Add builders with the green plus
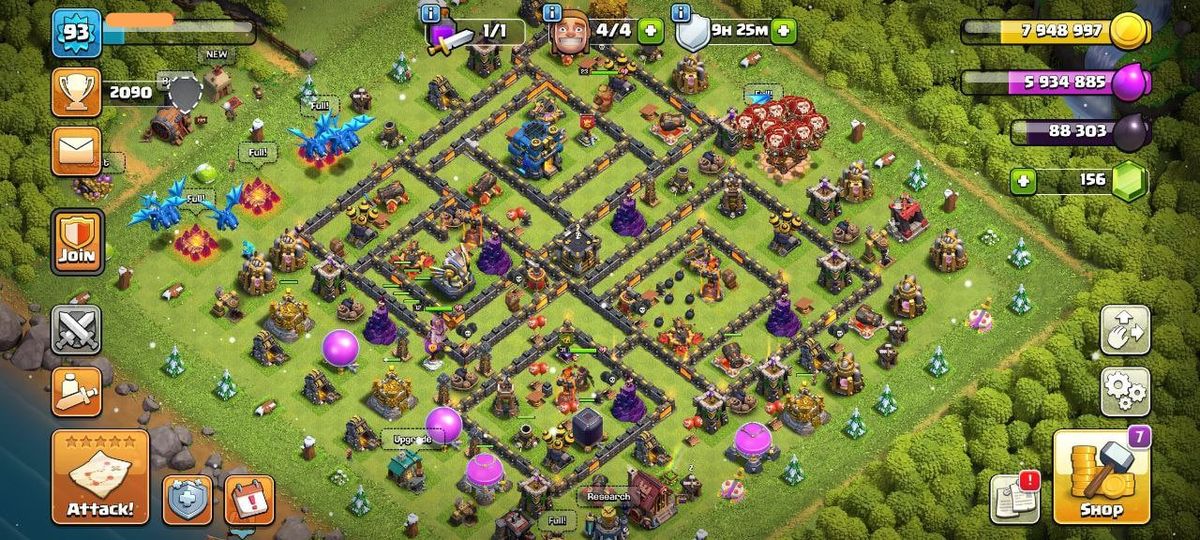 (650, 30)
